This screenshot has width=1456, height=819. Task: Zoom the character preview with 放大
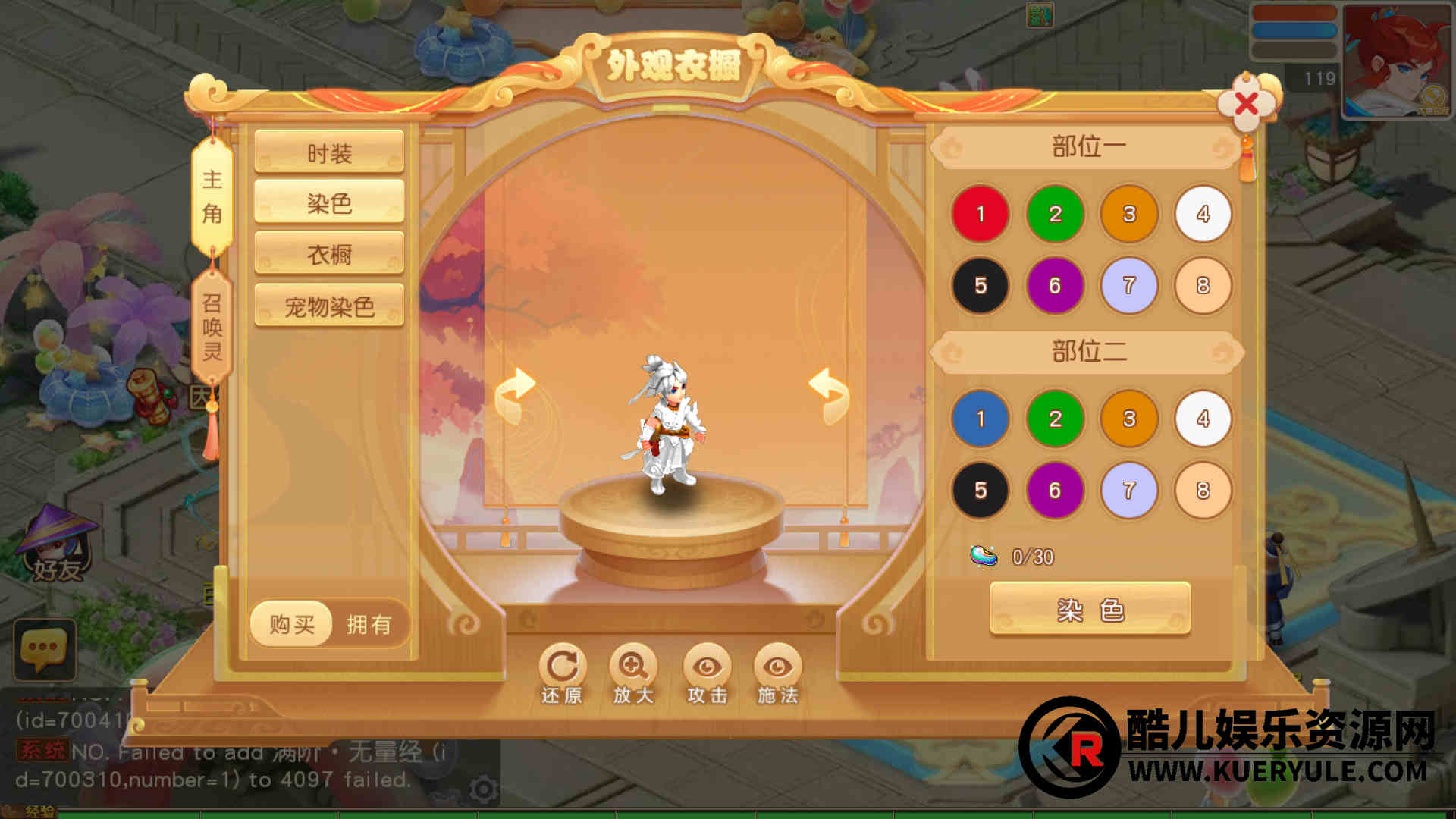point(633,674)
